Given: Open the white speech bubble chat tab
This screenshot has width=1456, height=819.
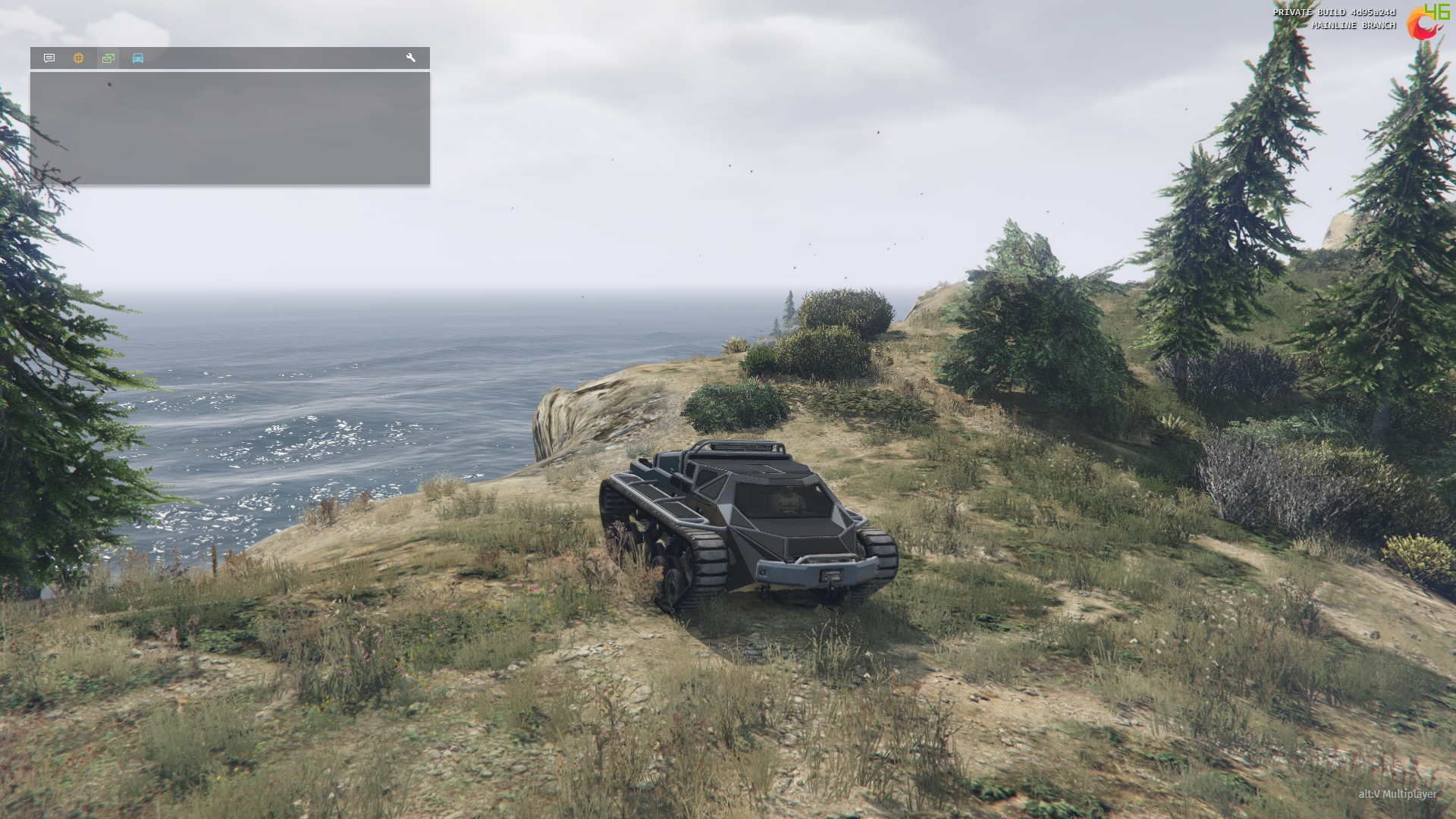Looking at the screenshot, I should pyautogui.click(x=49, y=58).
